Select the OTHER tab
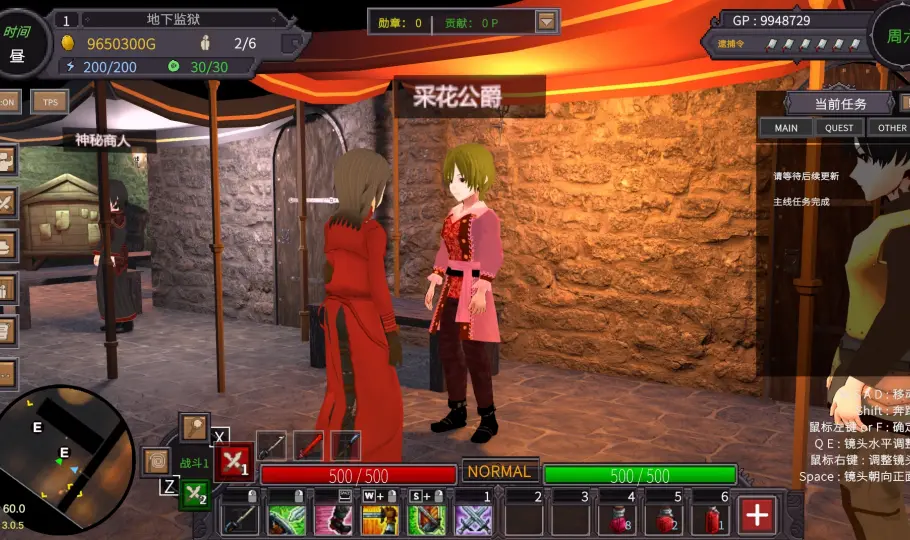Screen dimensions: 910x540 click(x=889, y=127)
